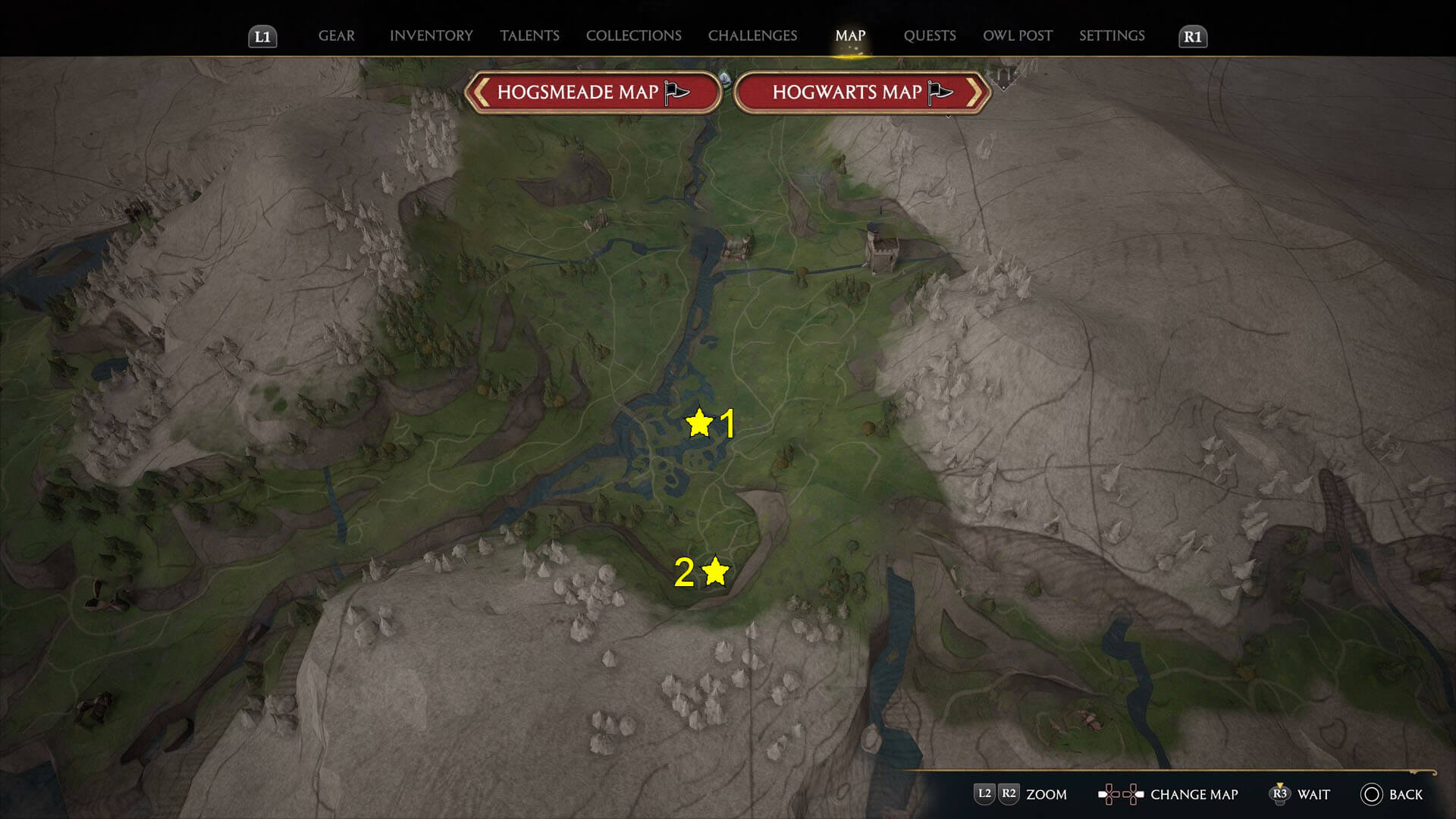Open the OWL POST screen
The width and height of the screenshot is (1456, 819).
click(x=1017, y=36)
